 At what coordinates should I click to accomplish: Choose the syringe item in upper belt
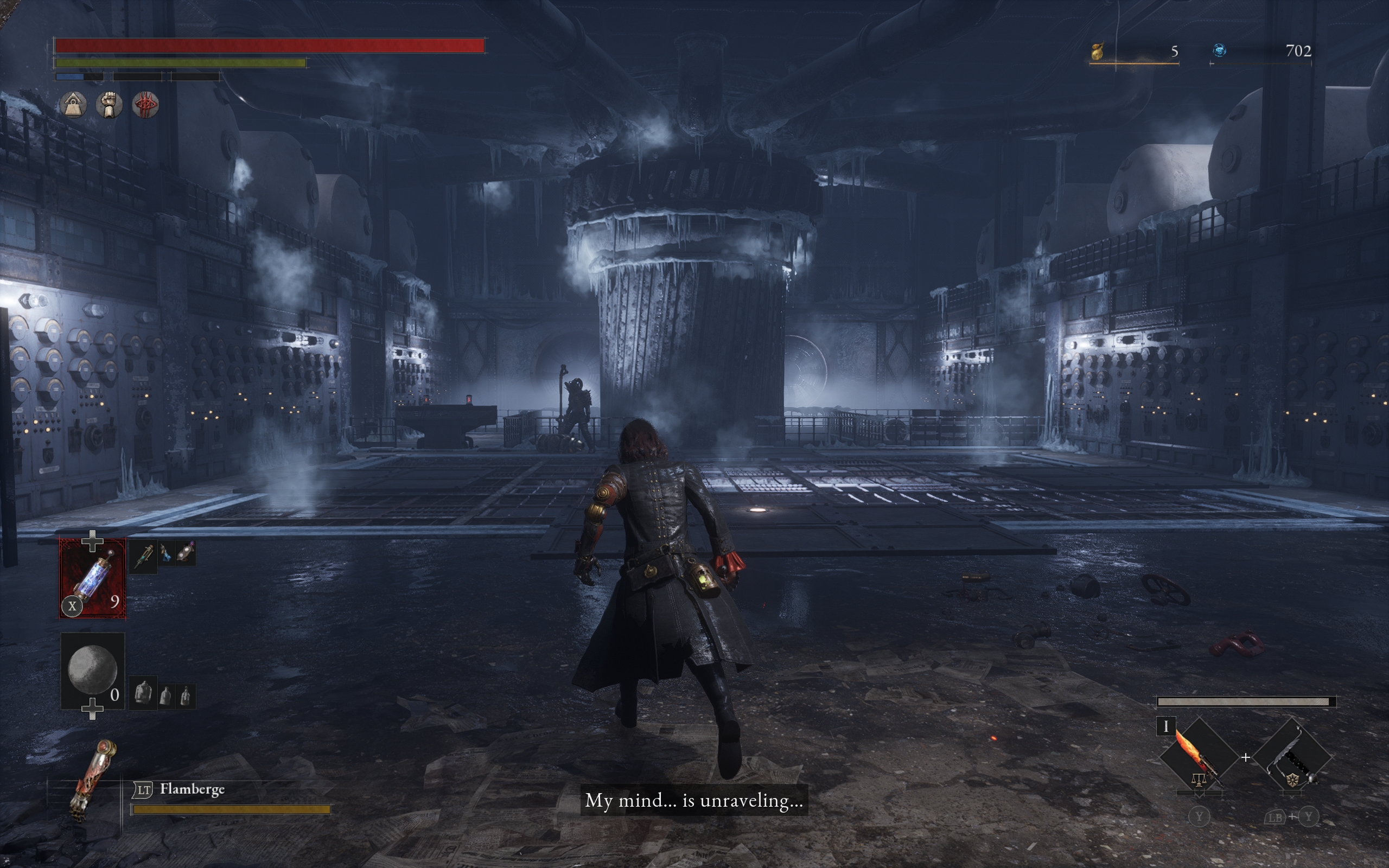tap(143, 554)
